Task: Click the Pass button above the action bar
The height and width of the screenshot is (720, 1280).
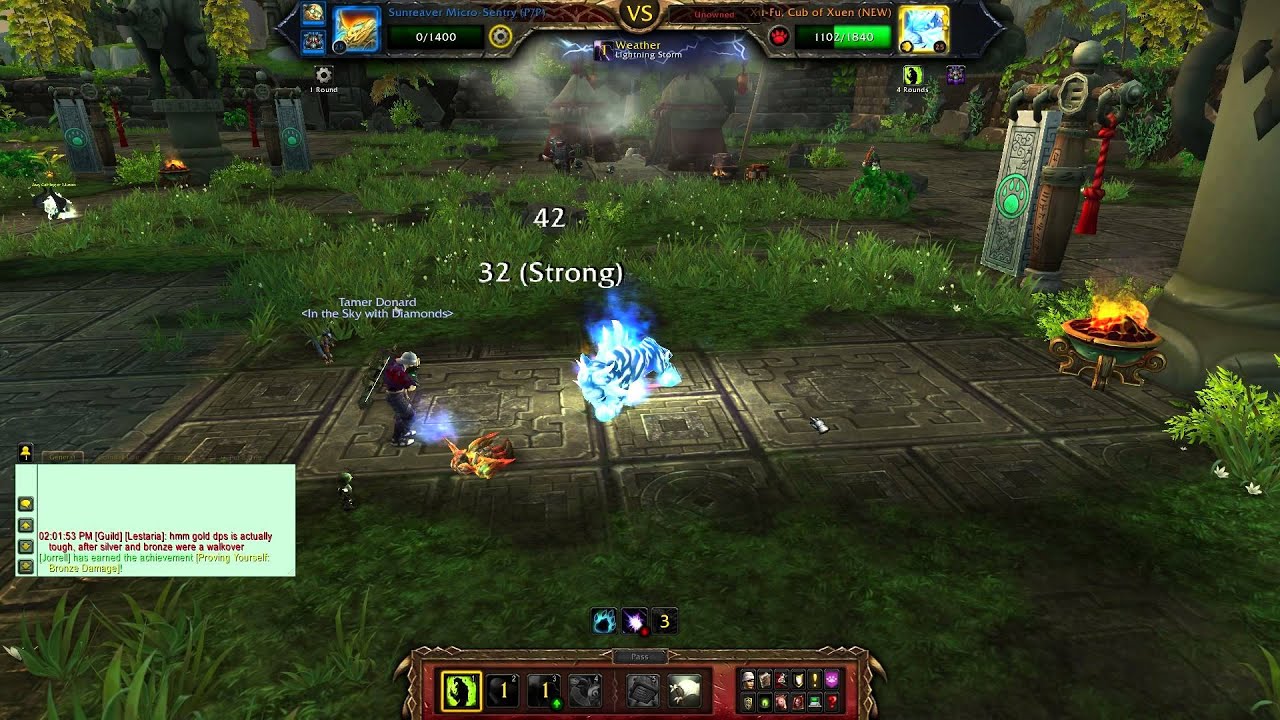Action: tap(640, 657)
